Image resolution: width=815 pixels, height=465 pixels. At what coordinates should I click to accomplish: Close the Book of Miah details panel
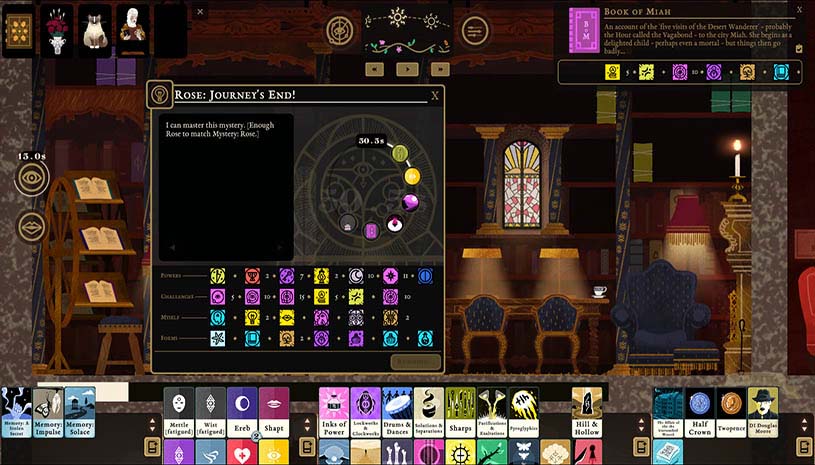coord(799,9)
